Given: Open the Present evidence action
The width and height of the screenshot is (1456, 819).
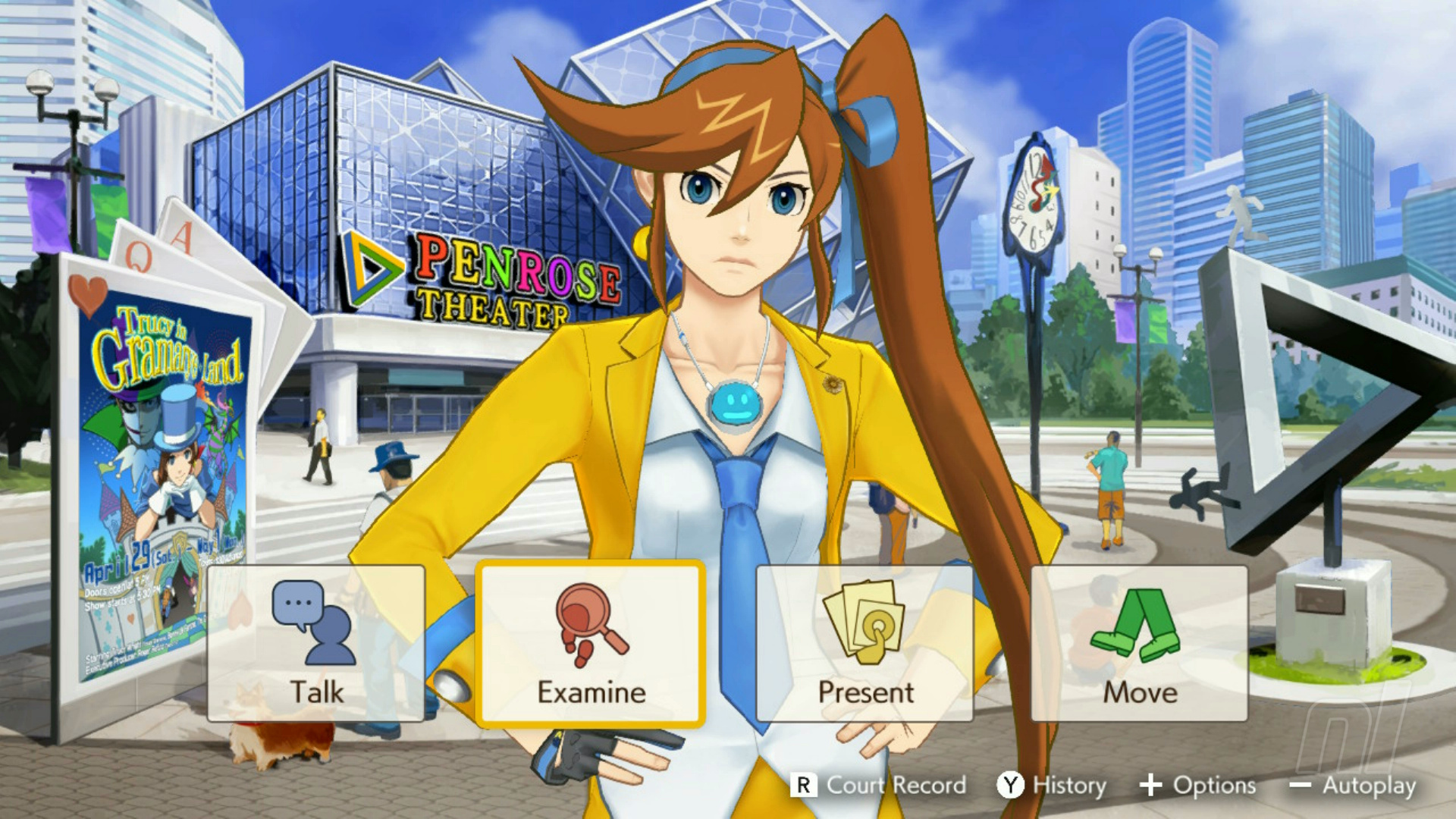Looking at the screenshot, I should click(x=864, y=643).
